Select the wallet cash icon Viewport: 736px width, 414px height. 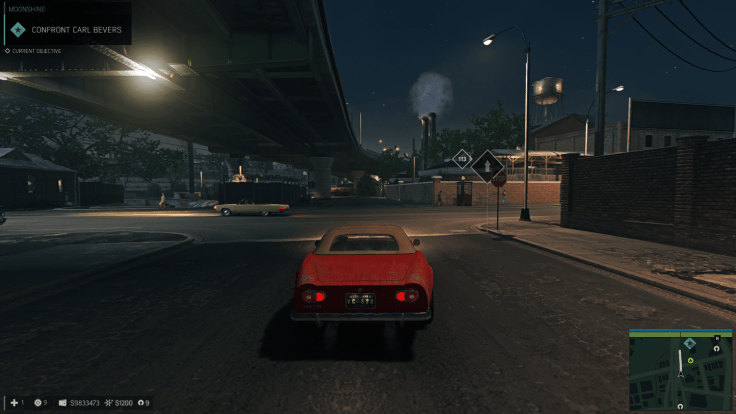click(x=62, y=403)
